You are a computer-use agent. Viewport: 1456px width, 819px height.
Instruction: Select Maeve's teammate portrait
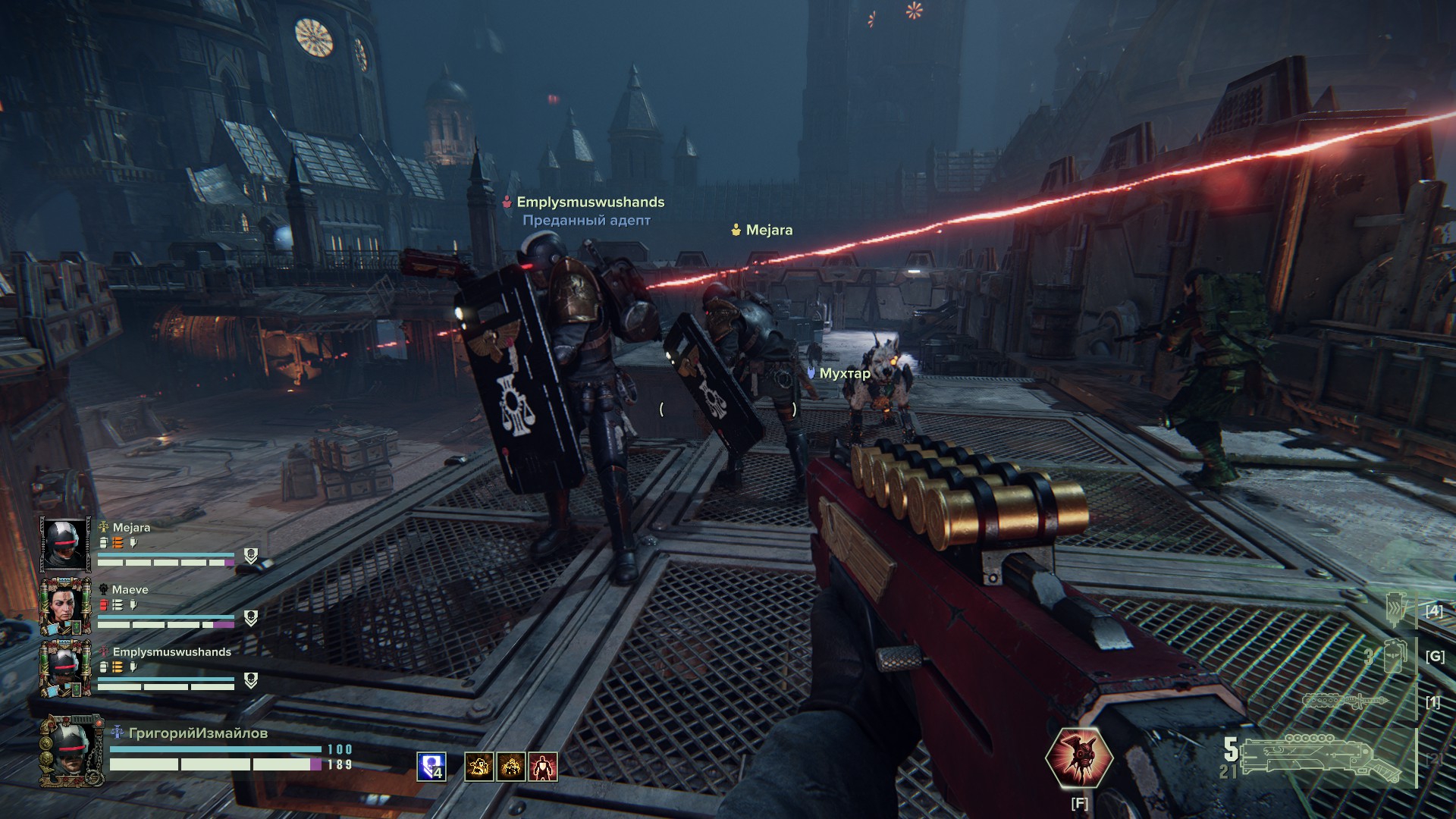pyautogui.click(x=65, y=607)
